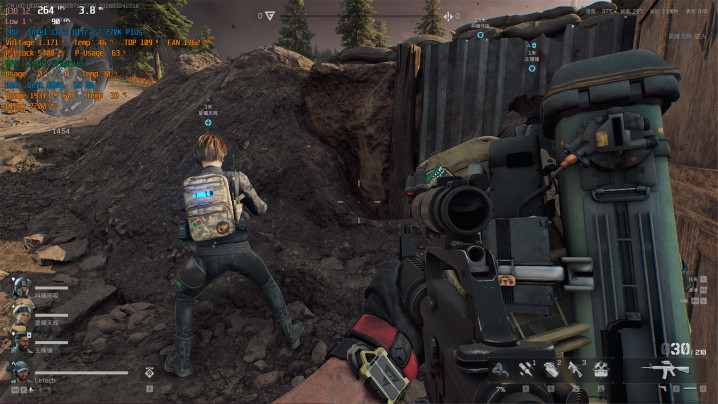
Task: Select the helmeted squadmate portrait at top
Action: pyautogui.click(x=21, y=286)
